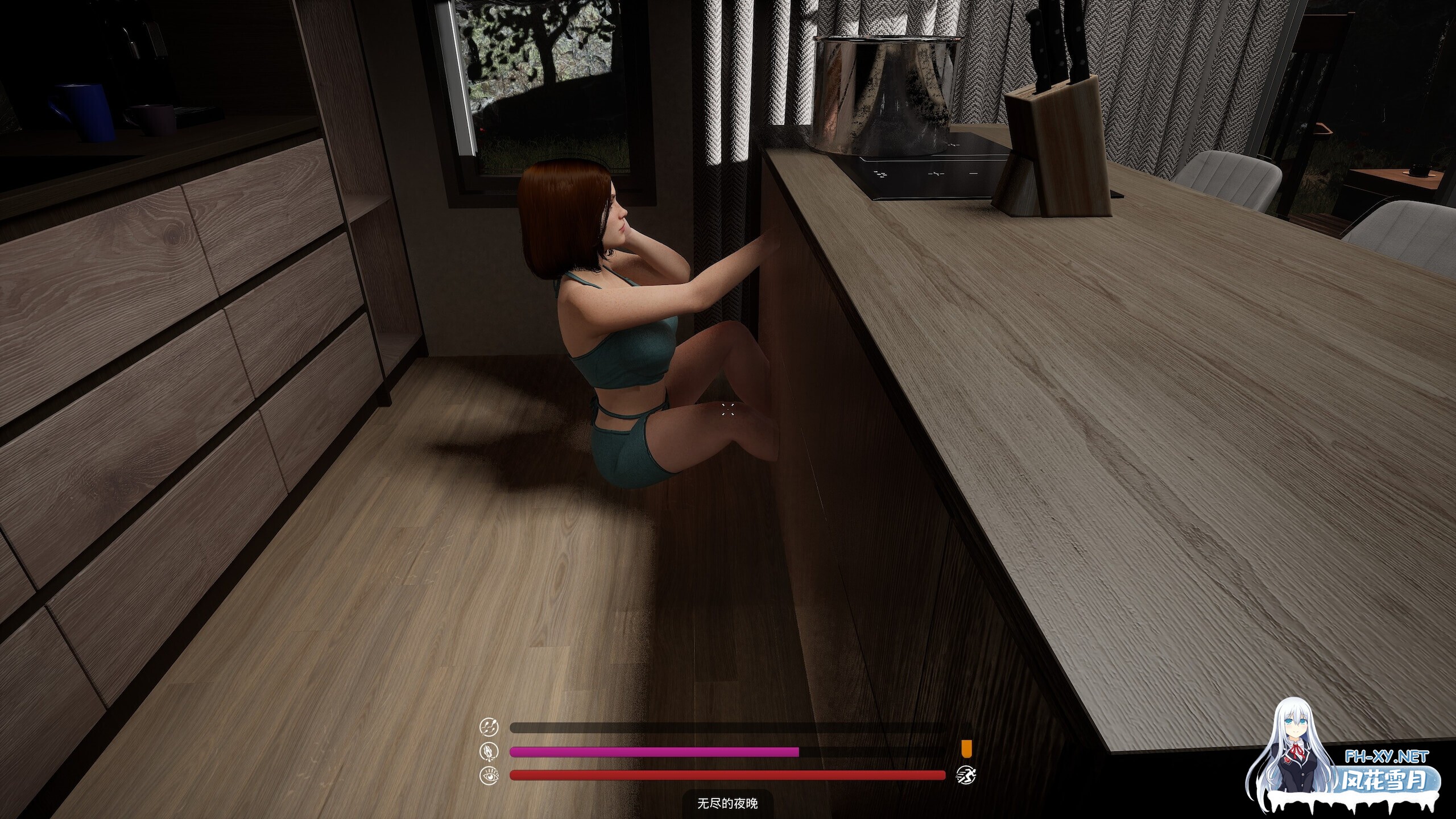Screen dimensions: 1456x819
Task: Select the icon beside the empty dark bar
Action: 489,727
